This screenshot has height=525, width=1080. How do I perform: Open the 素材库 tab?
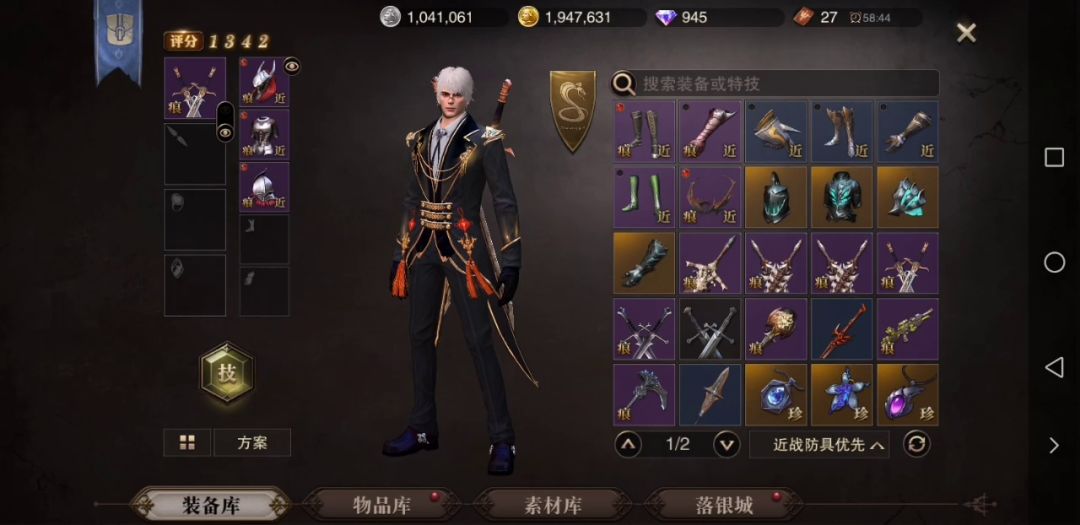click(553, 505)
